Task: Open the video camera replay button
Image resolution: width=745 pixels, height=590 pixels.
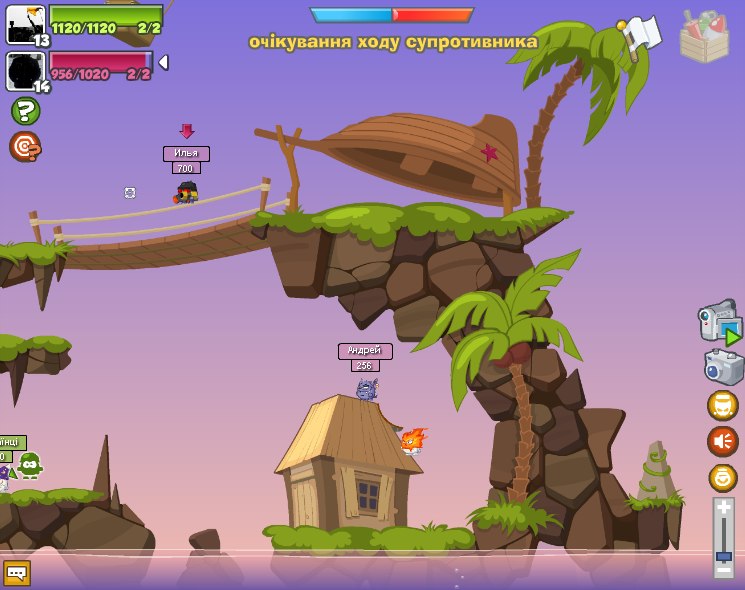Action: (x=721, y=324)
